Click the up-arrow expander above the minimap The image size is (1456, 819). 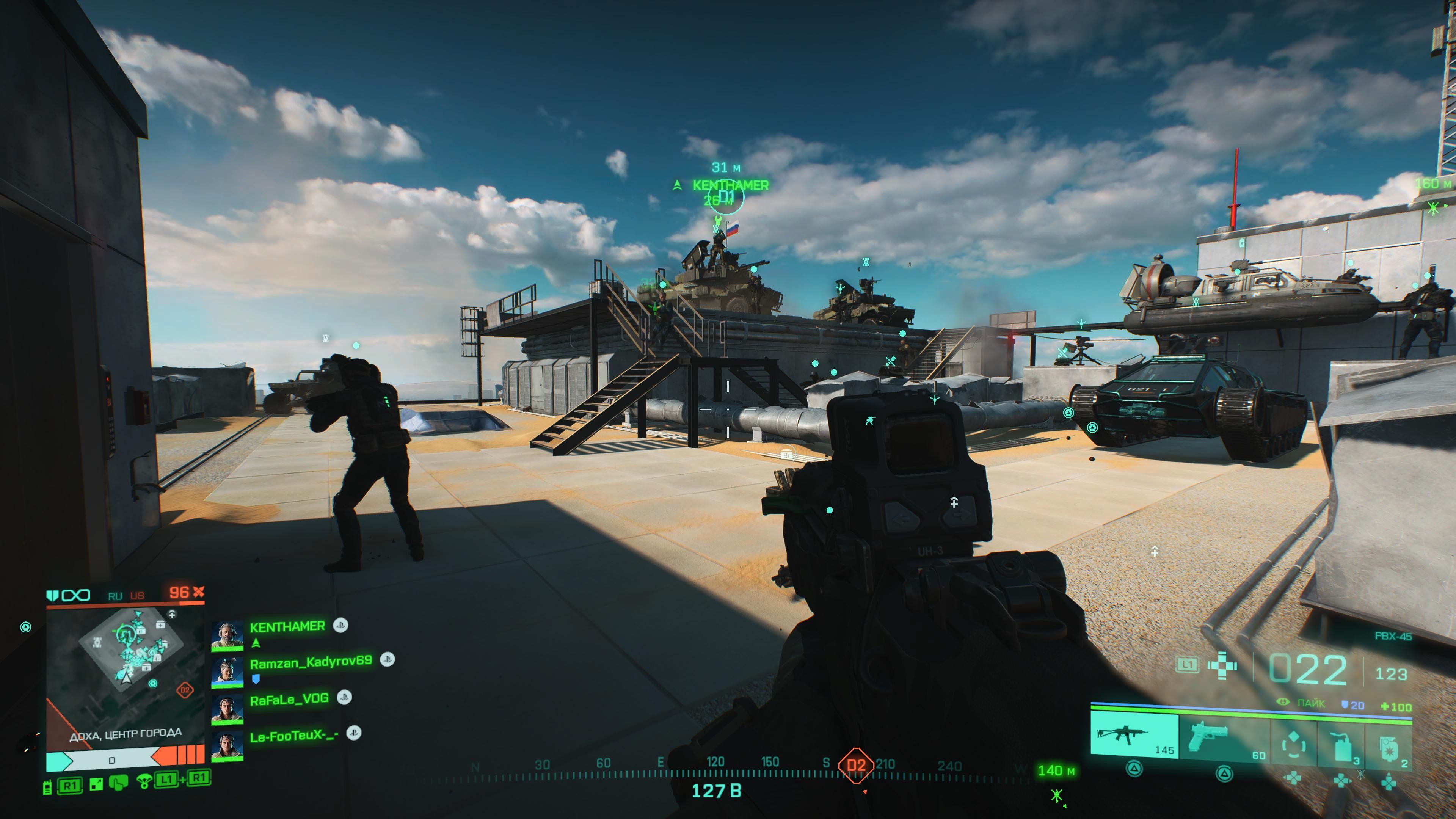click(x=172, y=614)
